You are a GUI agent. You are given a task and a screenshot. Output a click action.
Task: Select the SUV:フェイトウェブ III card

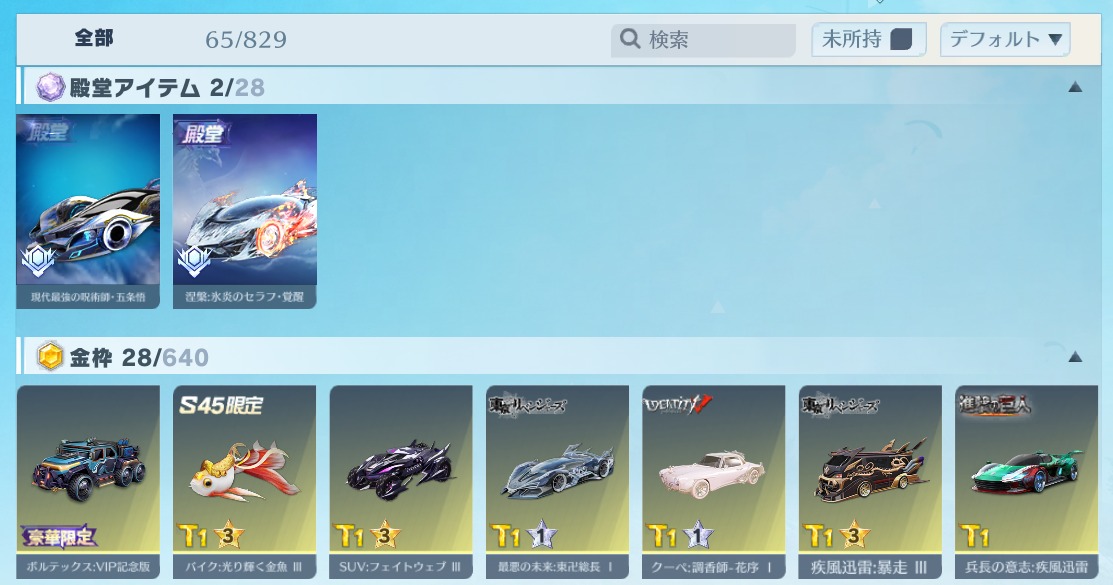pyautogui.click(x=401, y=480)
